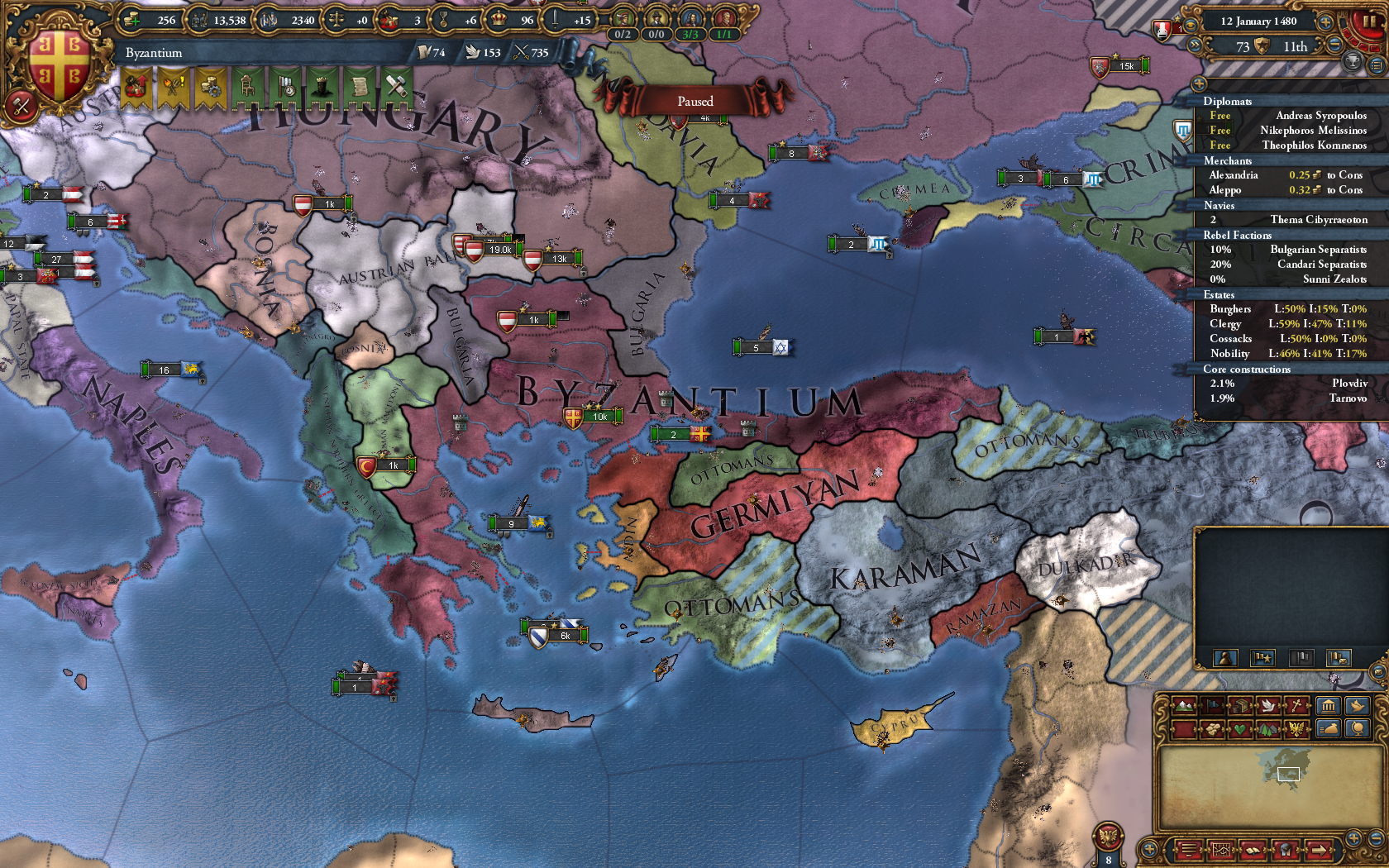Open the macrobuilder bank building icon
The height and width of the screenshot is (868, 1389).
(x=1329, y=705)
